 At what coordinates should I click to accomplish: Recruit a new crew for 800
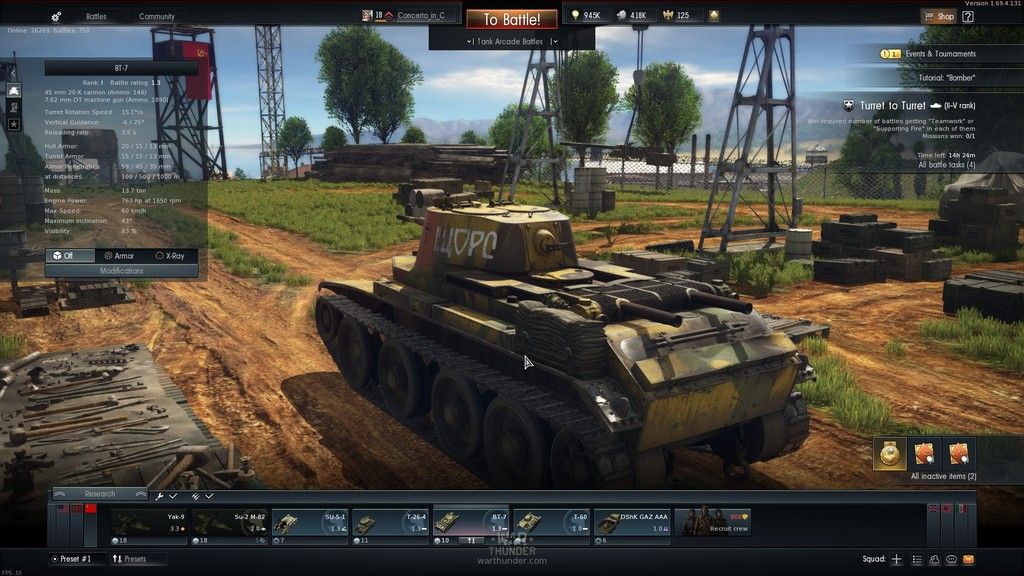click(x=712, y=522)
